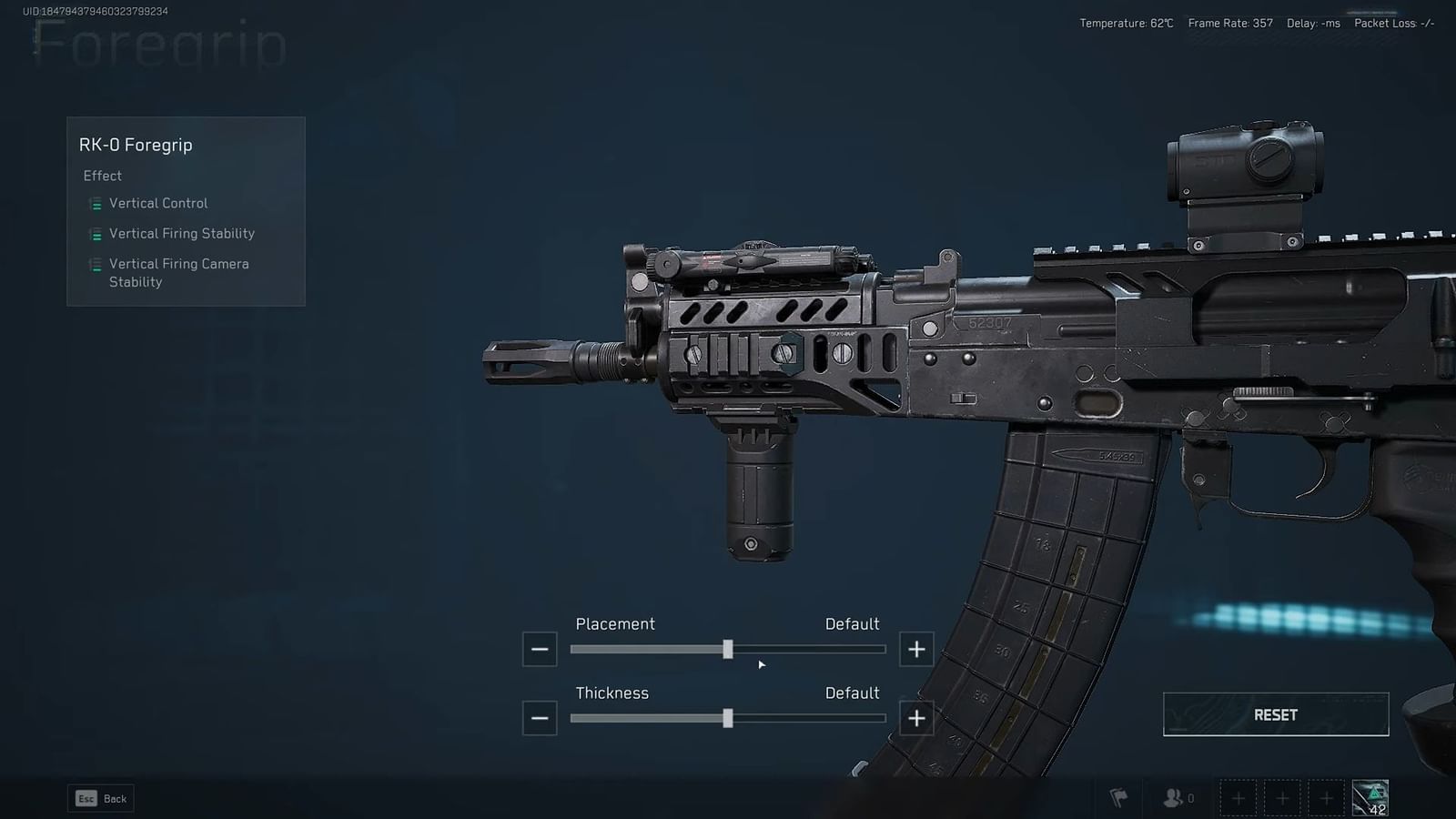The image size is (1456, 819).
Task: Click the Vertical Control effect stat icon
Action: (x=94, y=204)
